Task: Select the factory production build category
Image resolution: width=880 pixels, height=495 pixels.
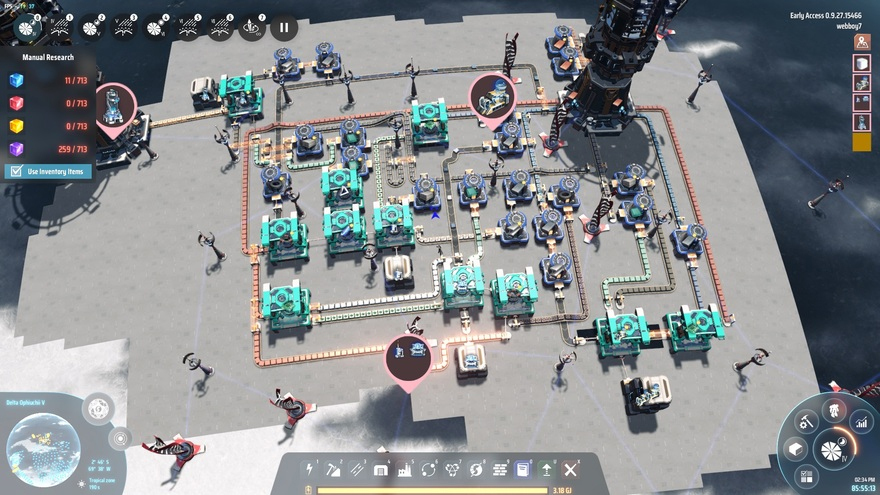Action: pos(405,469)
